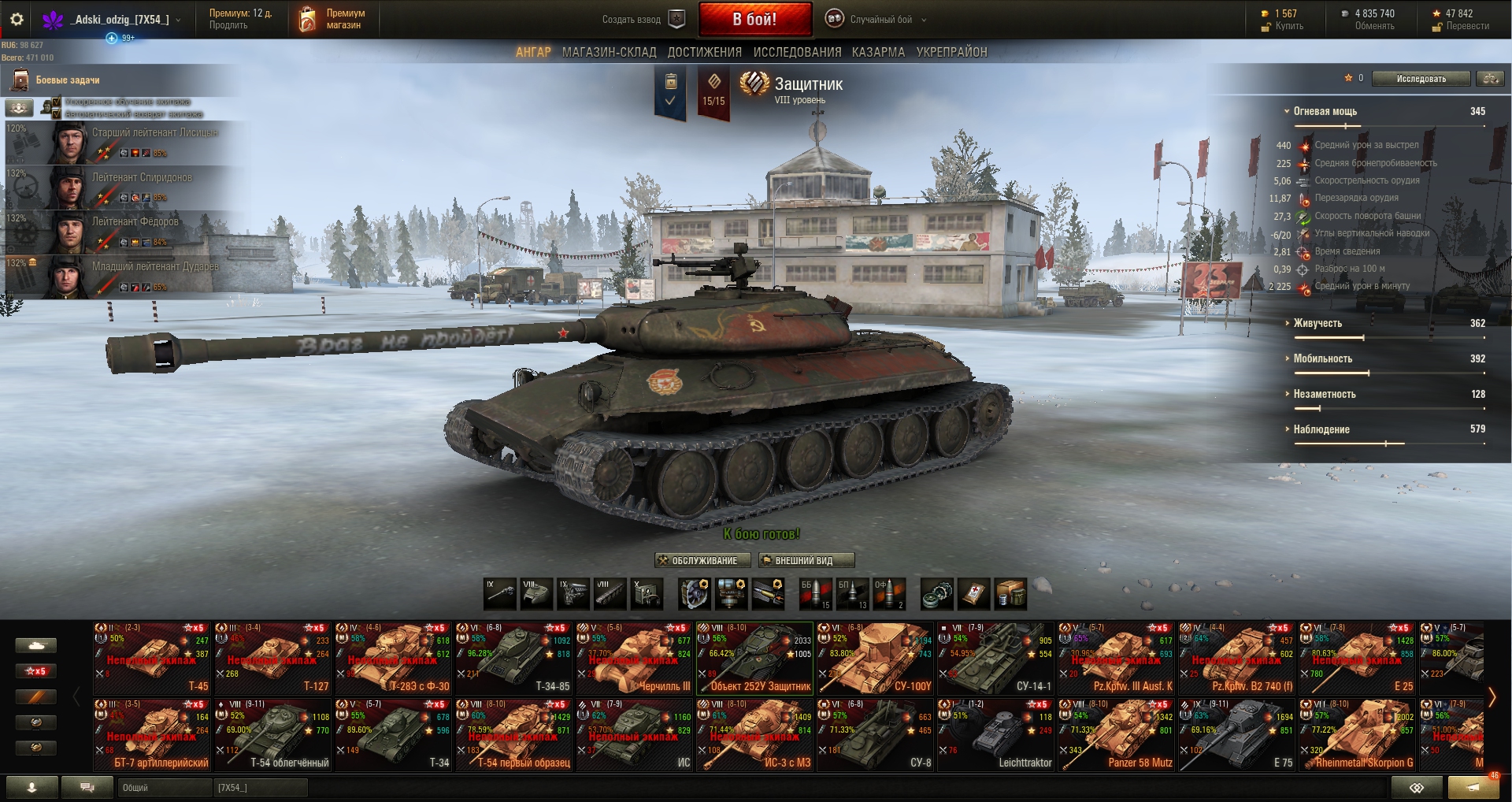This screenshot has height=802, width=1512.
Task: Open the settings gear menu
Action: [17, 19]
